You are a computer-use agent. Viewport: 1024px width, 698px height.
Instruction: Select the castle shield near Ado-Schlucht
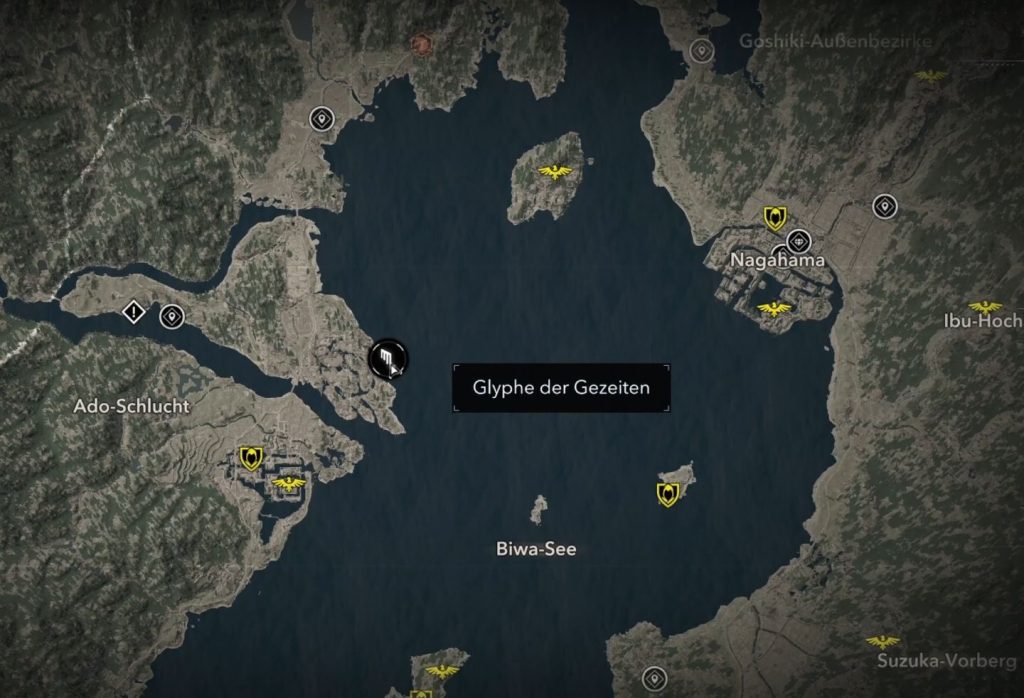click(x=251, y=458)
